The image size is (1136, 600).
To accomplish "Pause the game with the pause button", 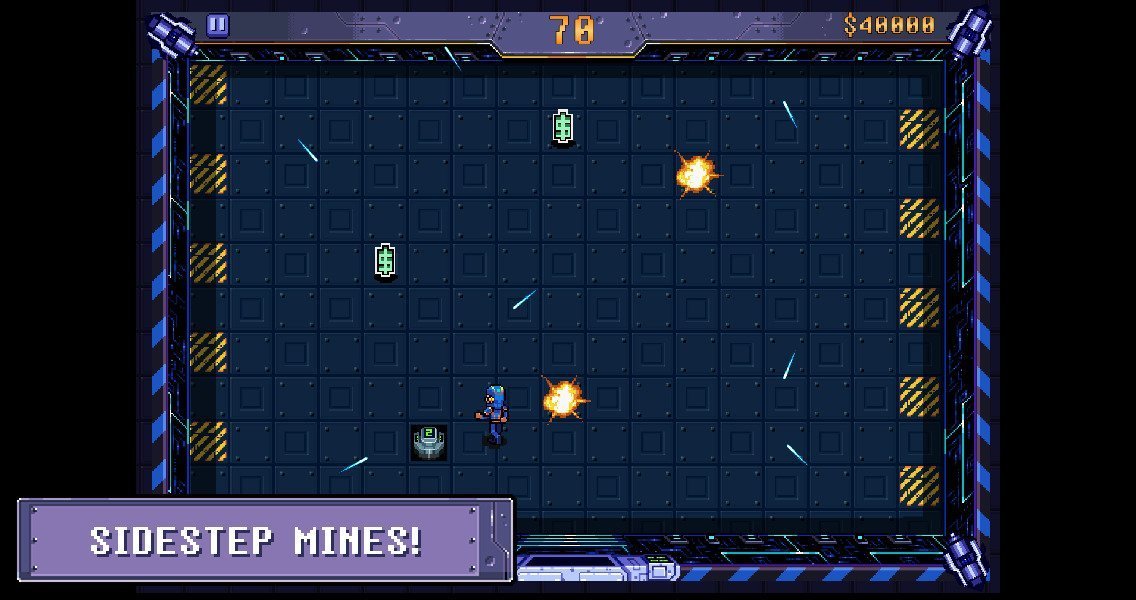I will pos(218,26).
